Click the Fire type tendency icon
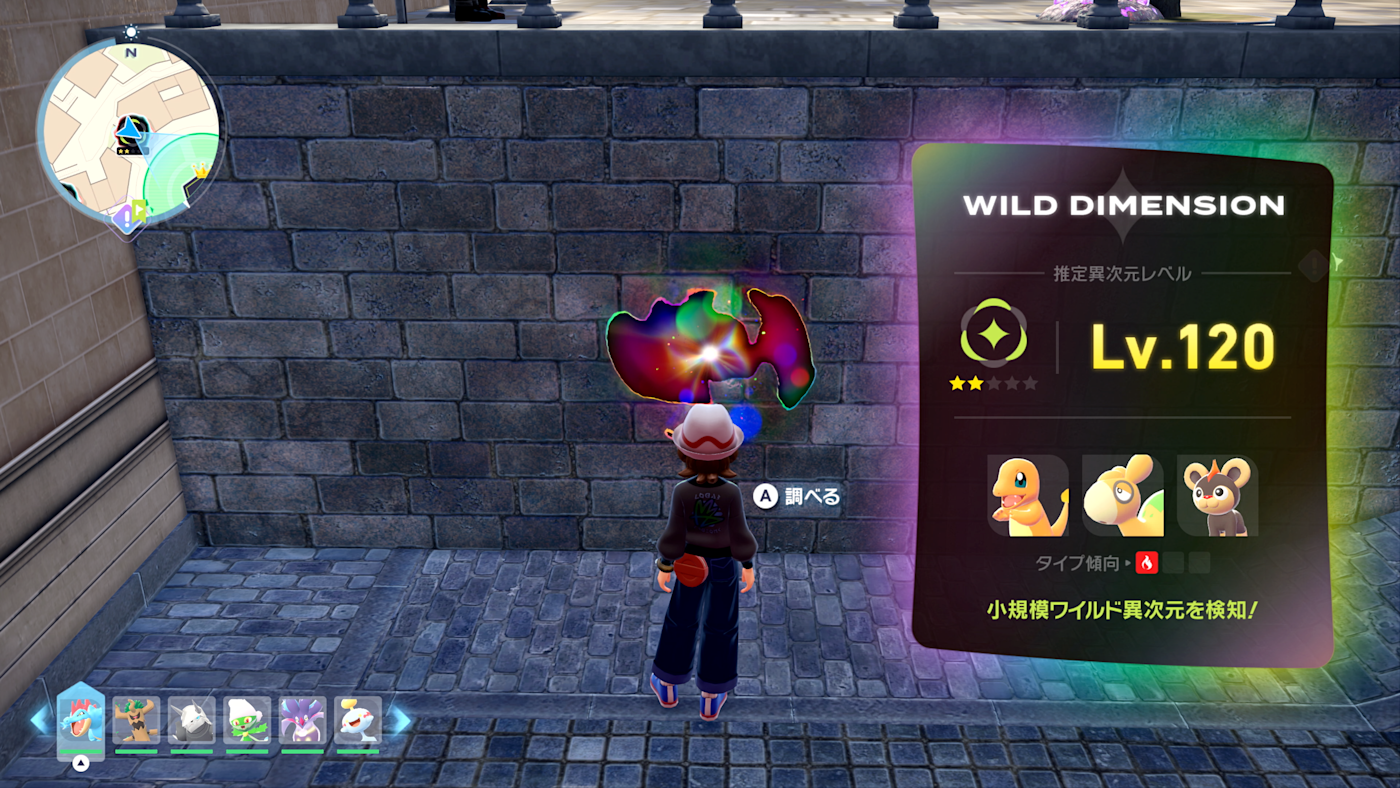Image resolution: width=1400 pixels, height=788 pixels. click(1146, 563)
